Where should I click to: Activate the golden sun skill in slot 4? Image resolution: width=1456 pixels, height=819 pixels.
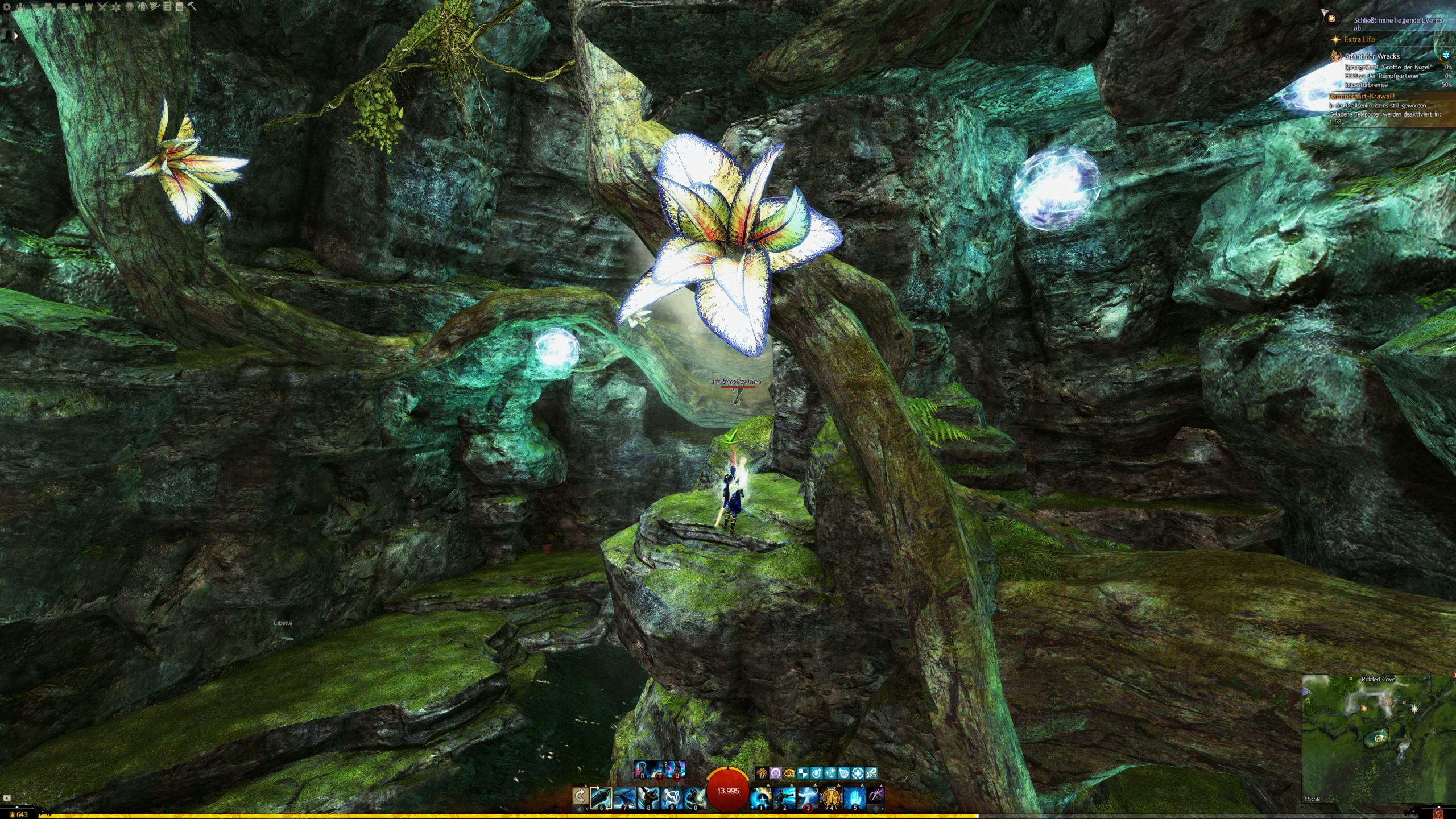831,797
